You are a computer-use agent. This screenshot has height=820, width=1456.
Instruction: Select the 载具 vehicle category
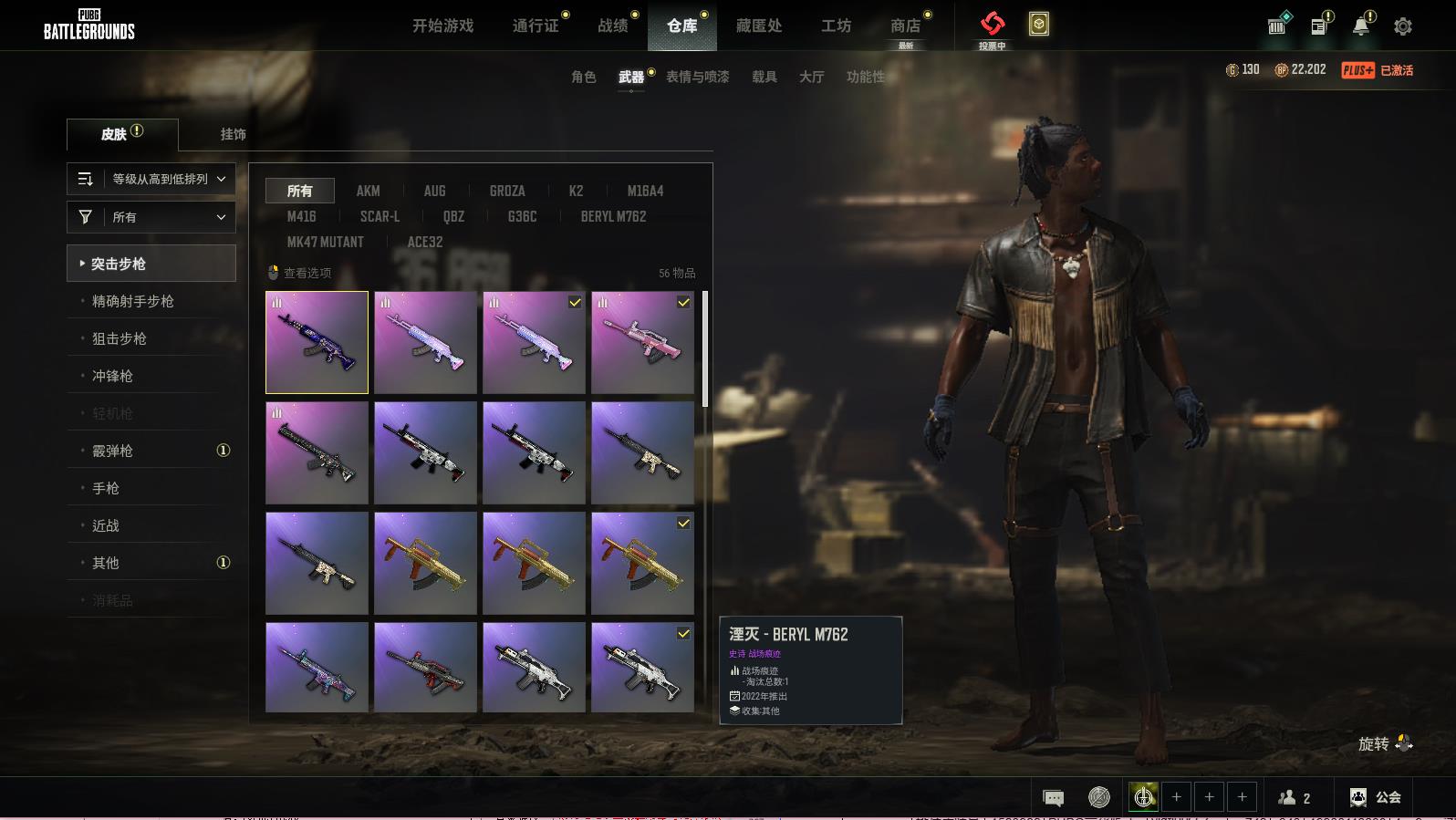pos(764,77)
